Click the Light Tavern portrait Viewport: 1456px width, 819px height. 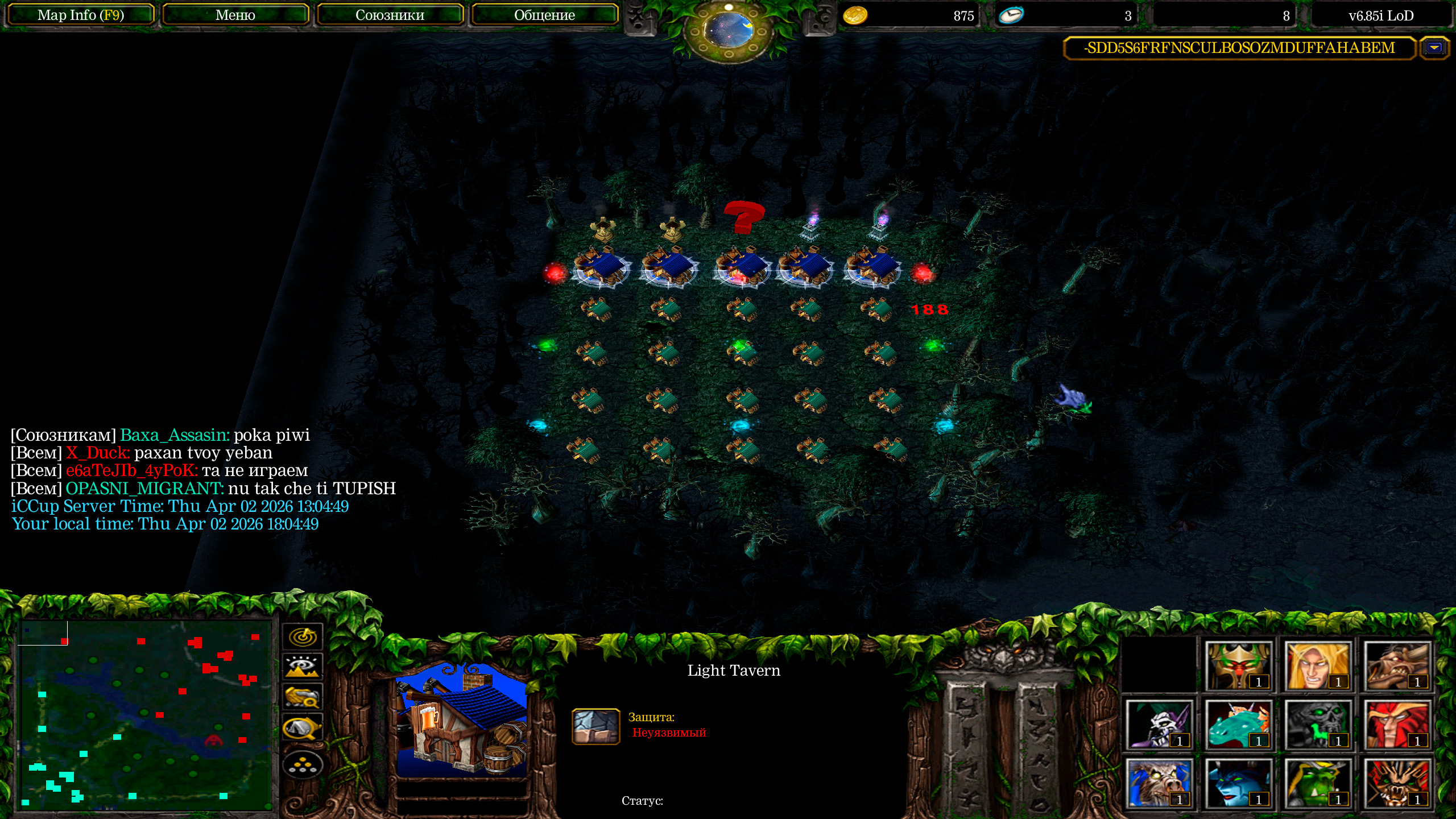462,720
